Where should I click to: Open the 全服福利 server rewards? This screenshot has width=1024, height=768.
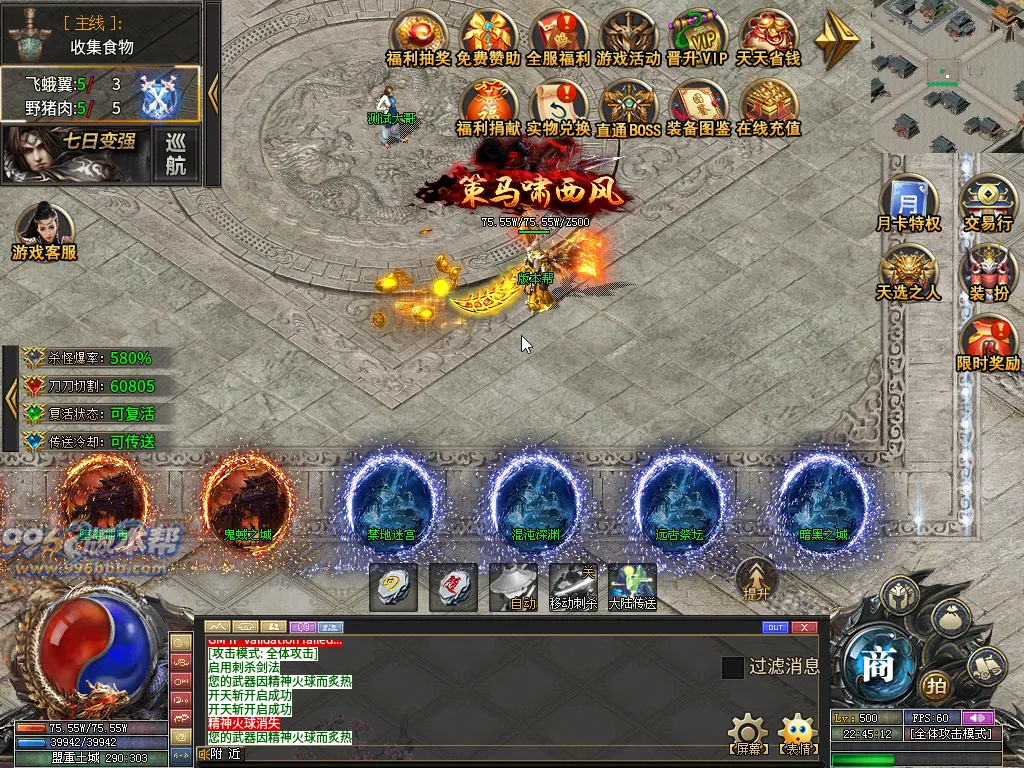pos(558,36)
